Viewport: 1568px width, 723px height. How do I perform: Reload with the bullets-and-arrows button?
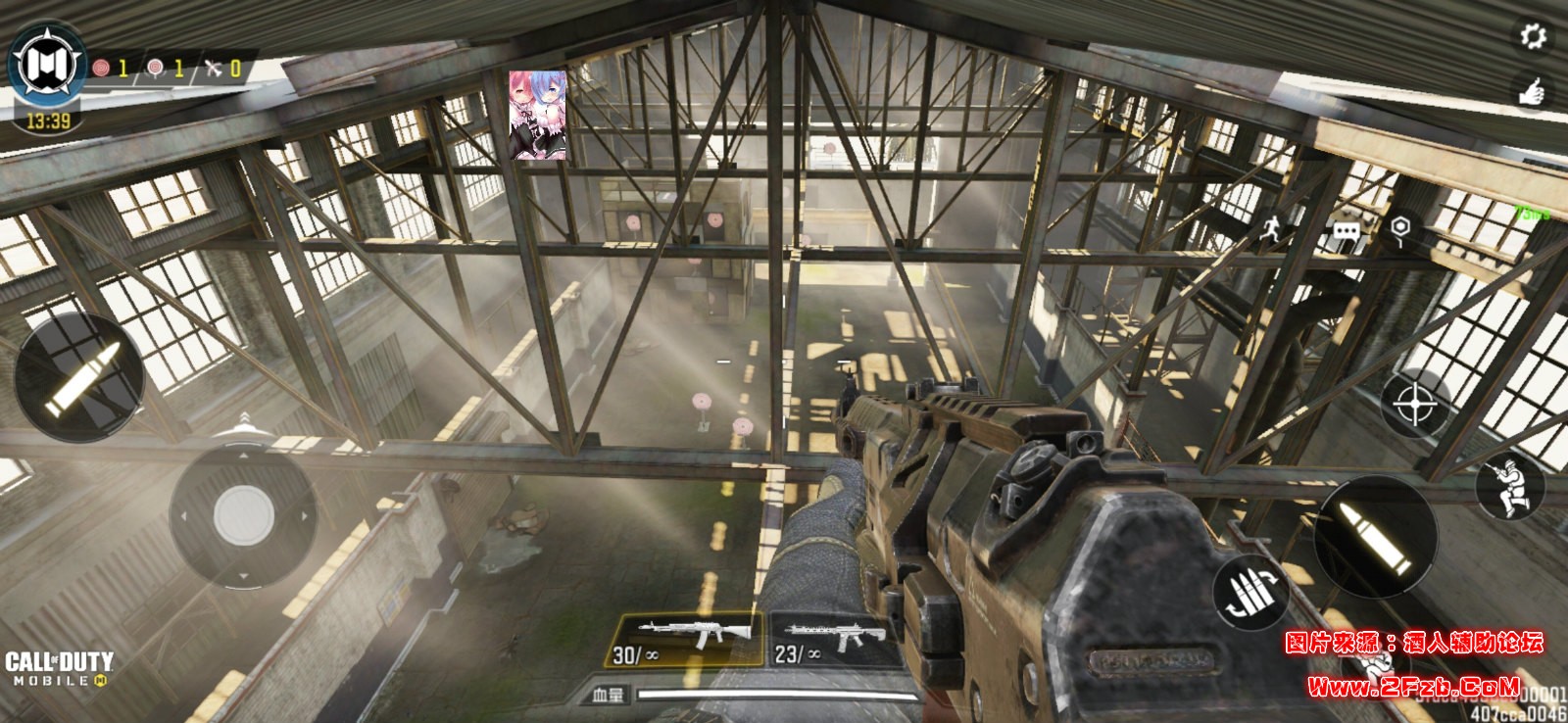point(1249,594)
